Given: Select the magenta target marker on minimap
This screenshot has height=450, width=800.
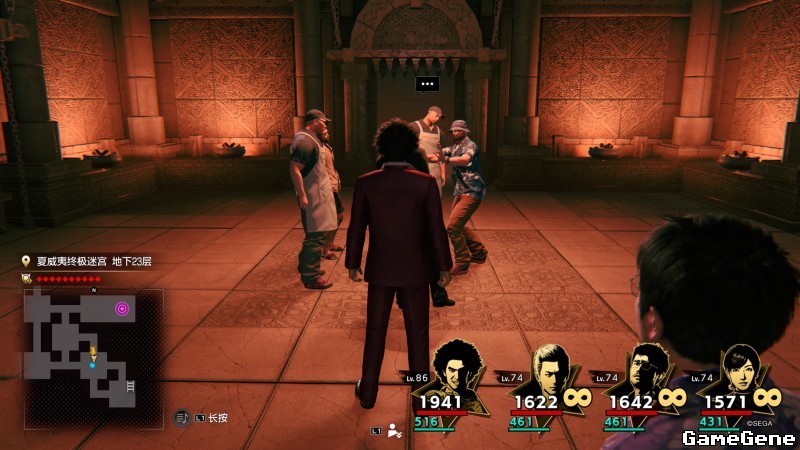Looking at the screenshot, I should pos(123,309).
